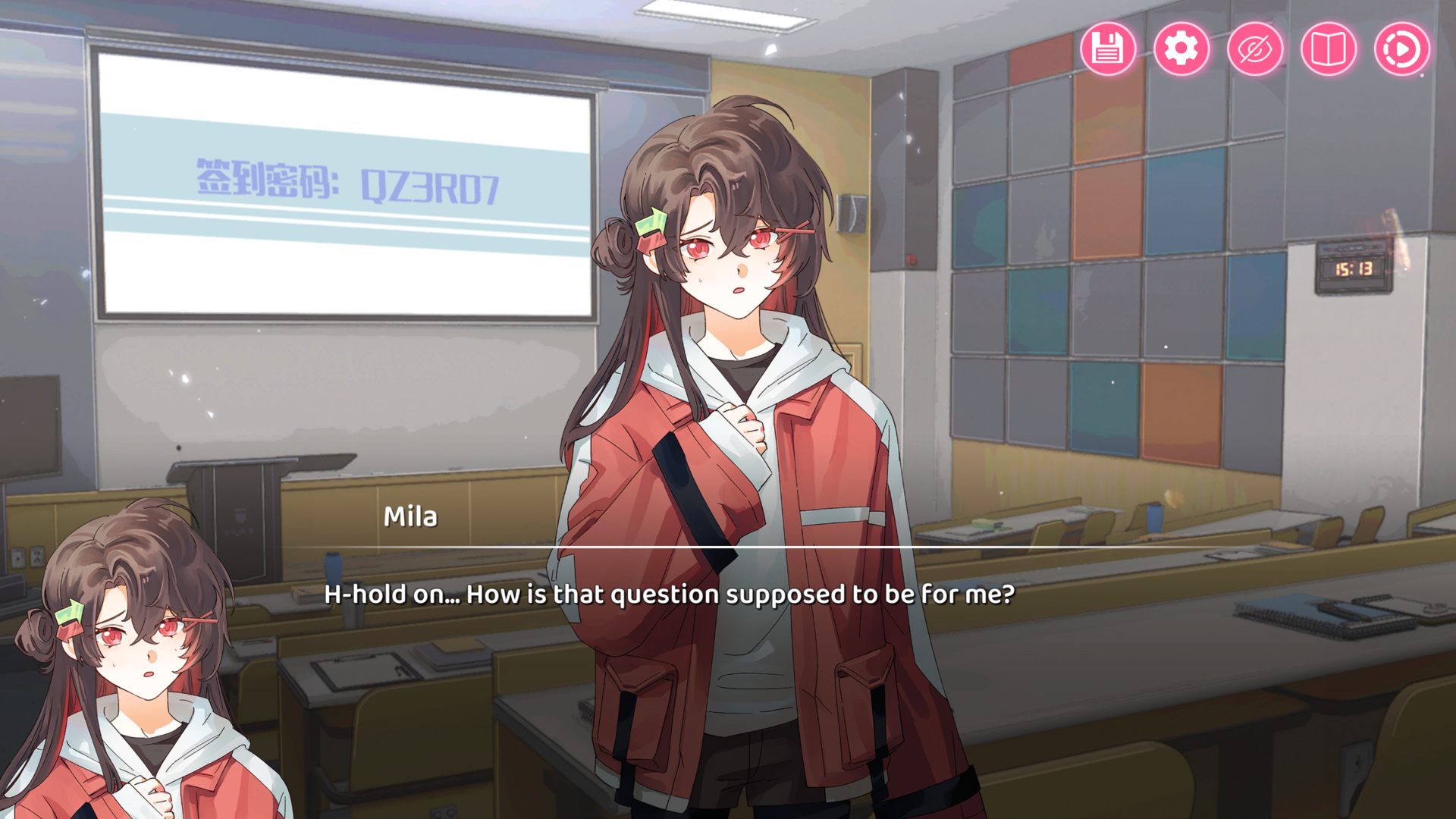1456x819 pixels.
Task: Open the dialogue log book icon
Action: 1328,49
